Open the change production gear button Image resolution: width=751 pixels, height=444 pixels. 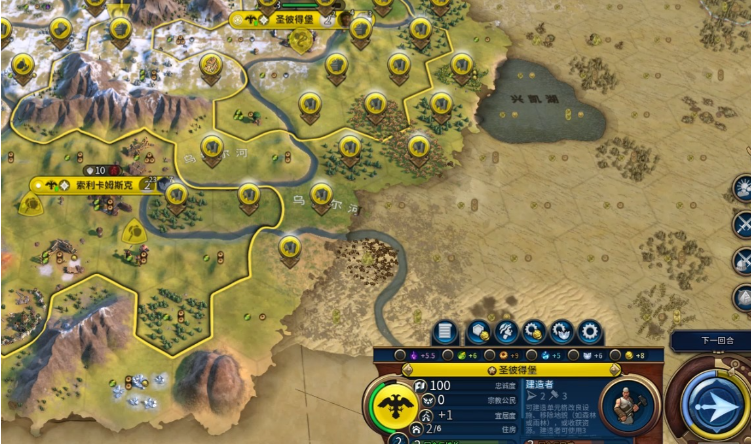point(590,332)
